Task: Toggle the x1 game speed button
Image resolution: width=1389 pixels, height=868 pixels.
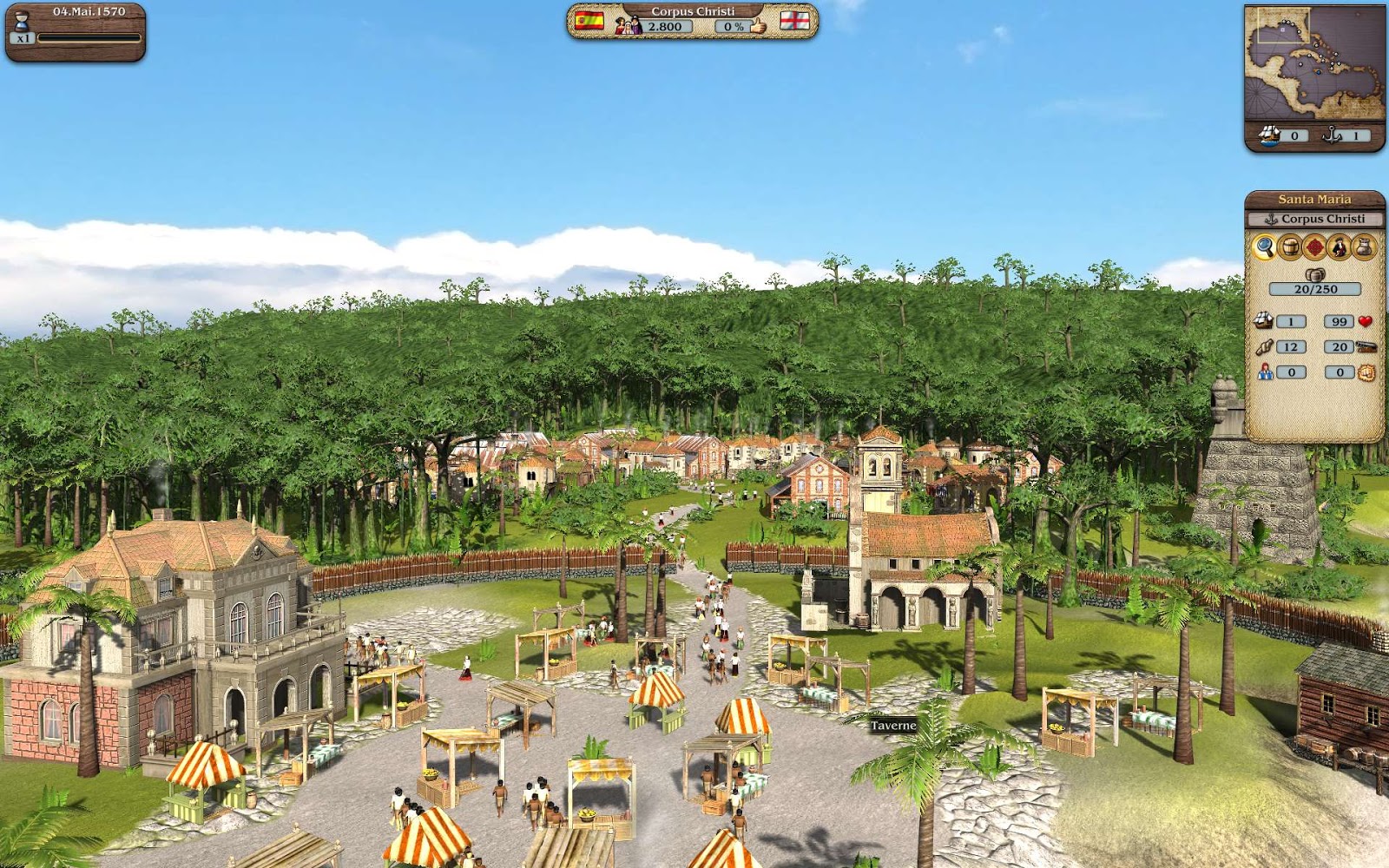Action: click(23, 38)
